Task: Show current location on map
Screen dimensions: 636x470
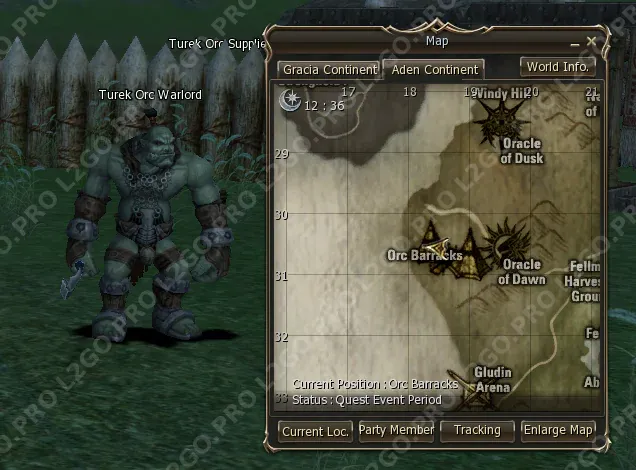Action: [x=315, y=431]
